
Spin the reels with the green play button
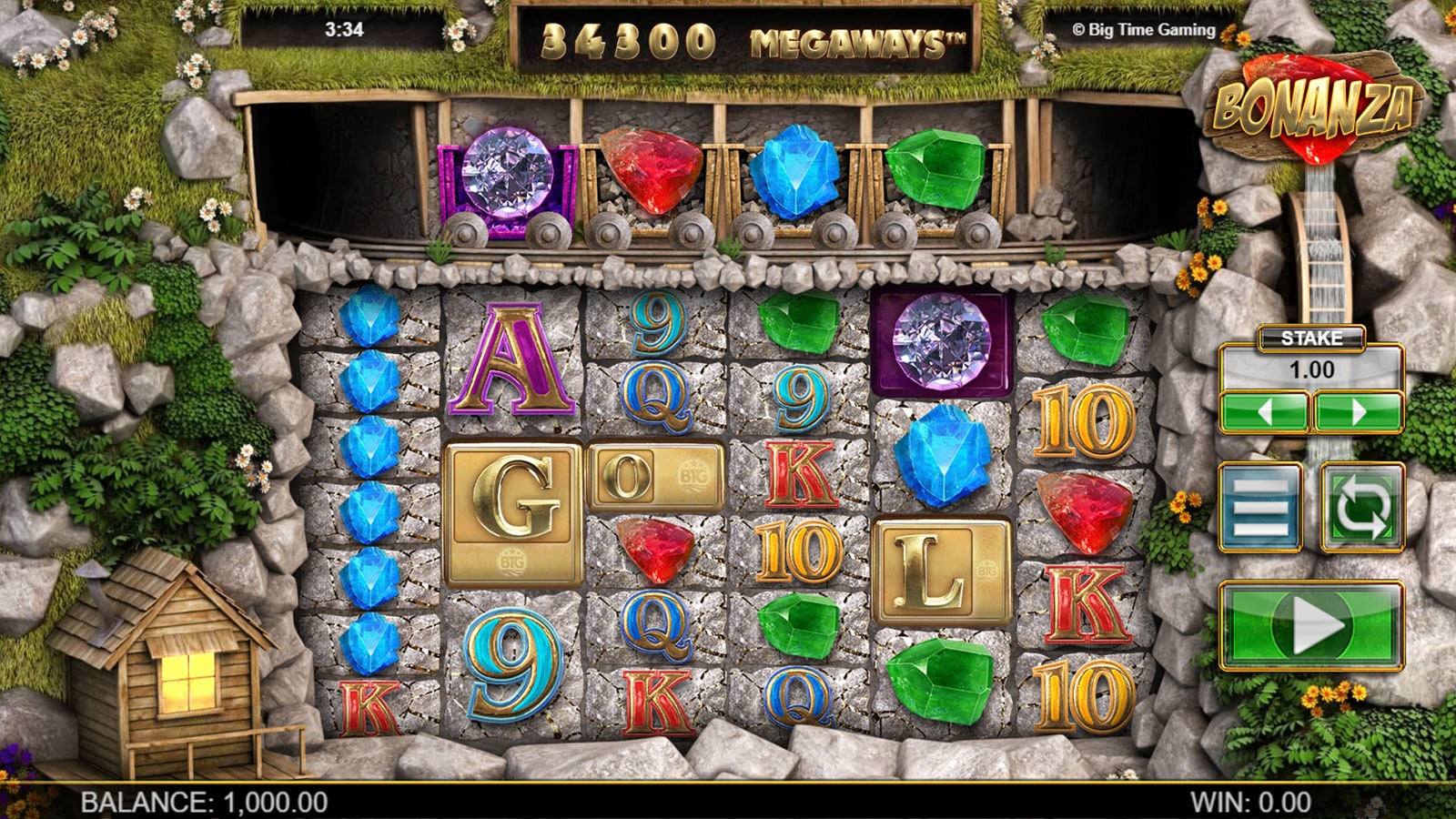(x=1310, y=626)
